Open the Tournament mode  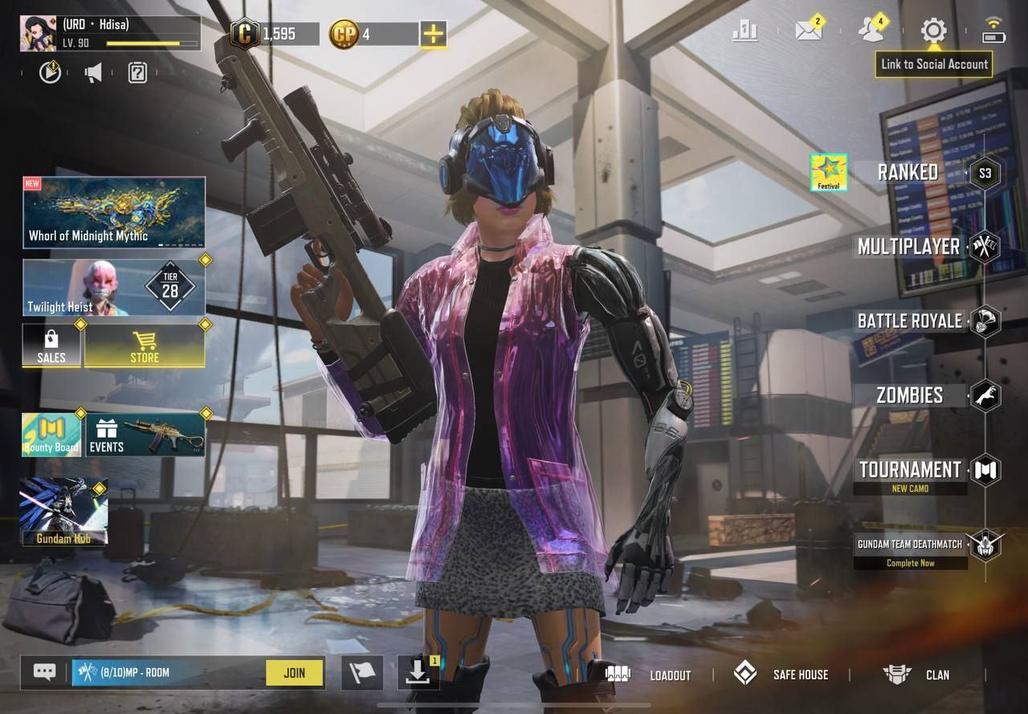tap(909, 470)
